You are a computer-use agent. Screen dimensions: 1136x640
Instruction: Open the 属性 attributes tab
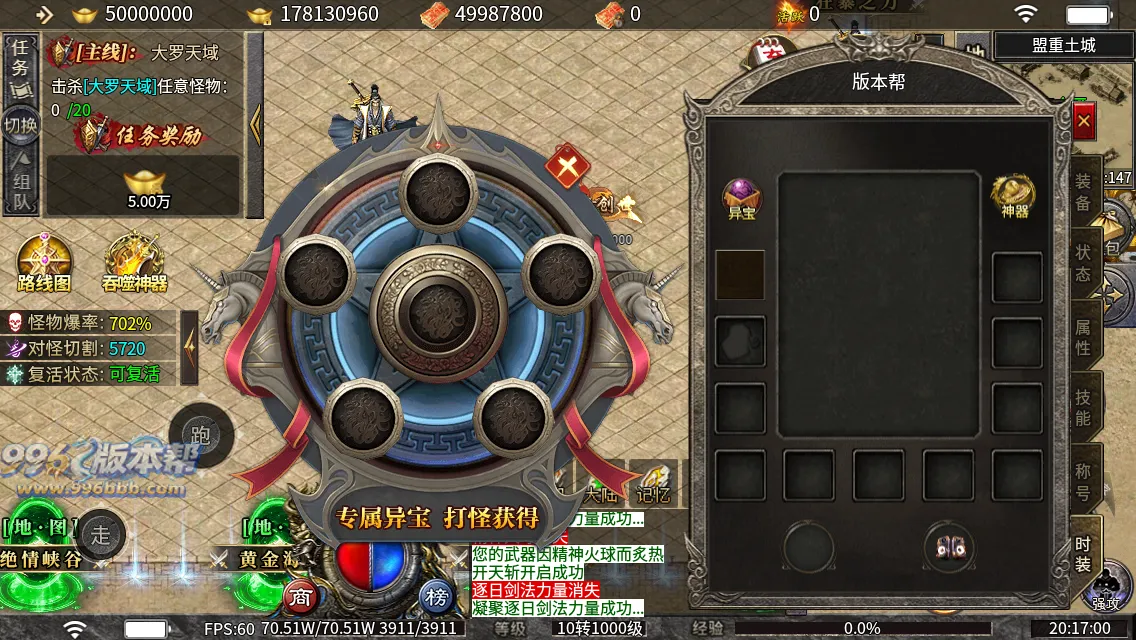point(1083,336)
